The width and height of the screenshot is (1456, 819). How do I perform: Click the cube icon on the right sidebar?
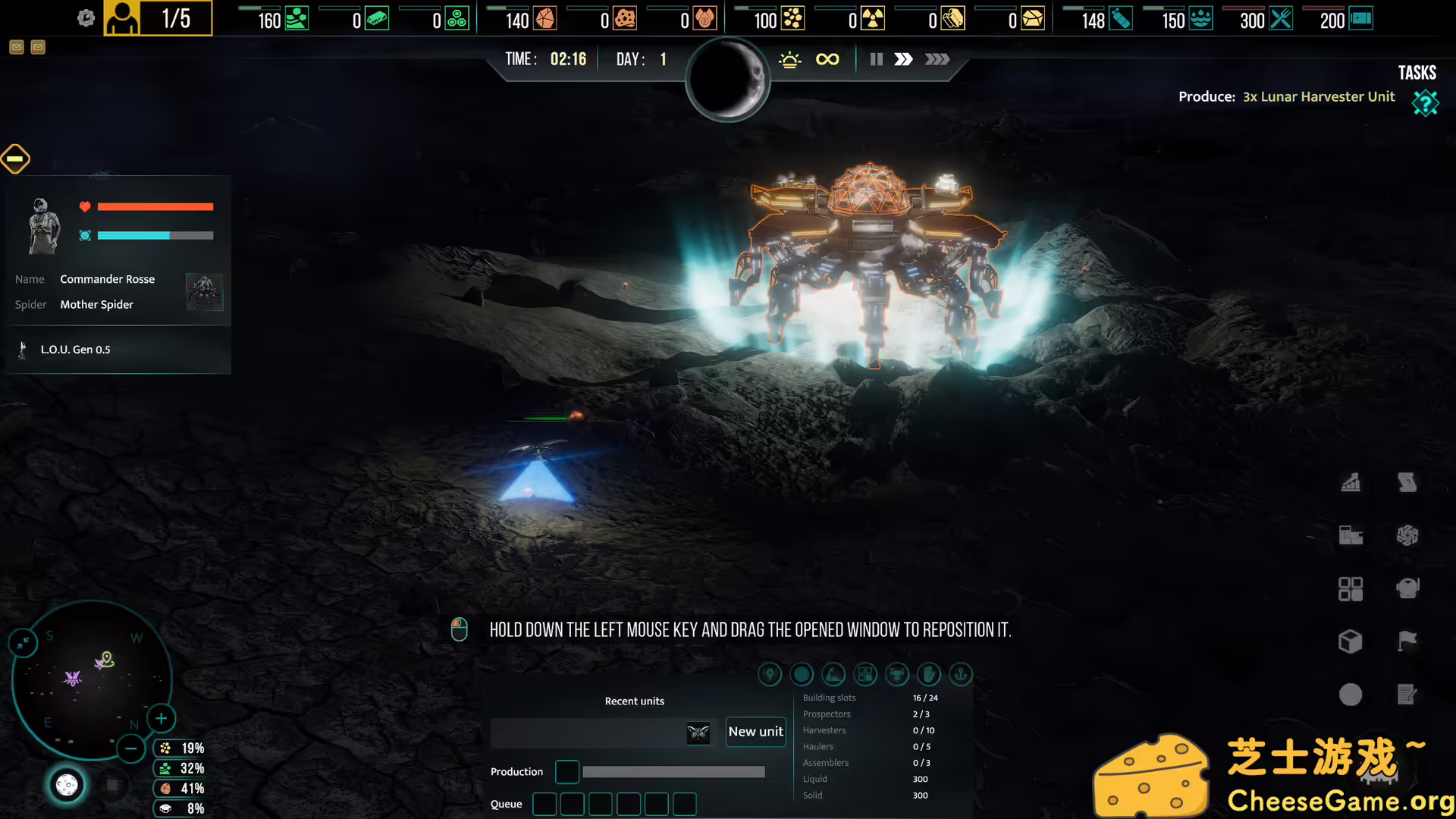1352,642
